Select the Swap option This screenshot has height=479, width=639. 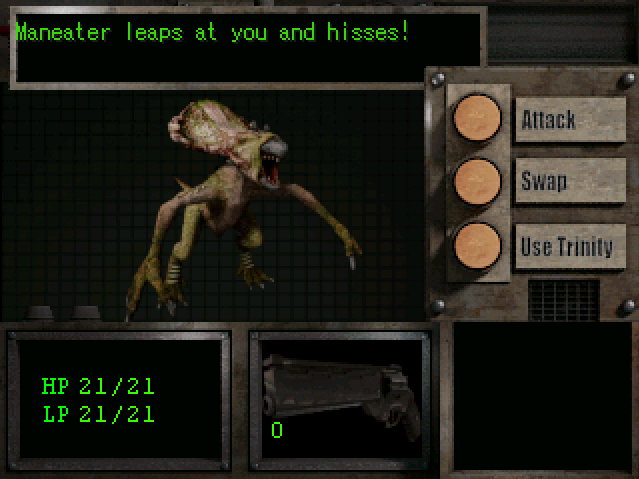pos(569,182)
